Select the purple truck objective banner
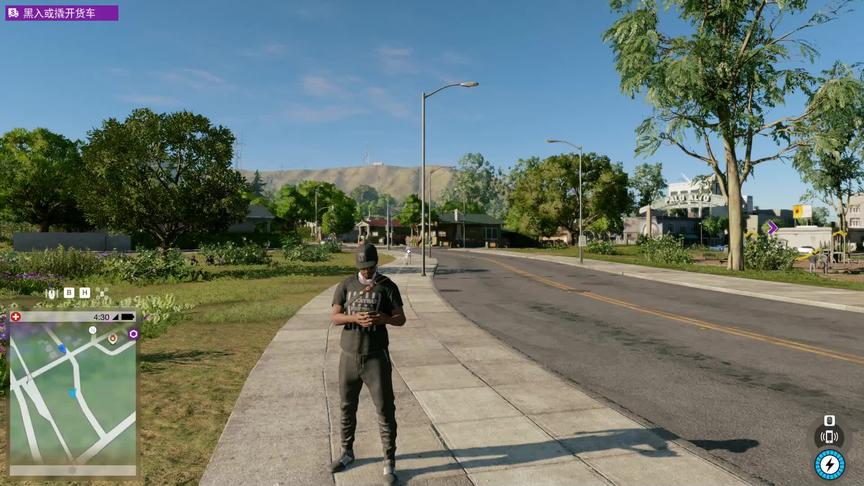This screenshot has width=864, height=486. point(62,13)
